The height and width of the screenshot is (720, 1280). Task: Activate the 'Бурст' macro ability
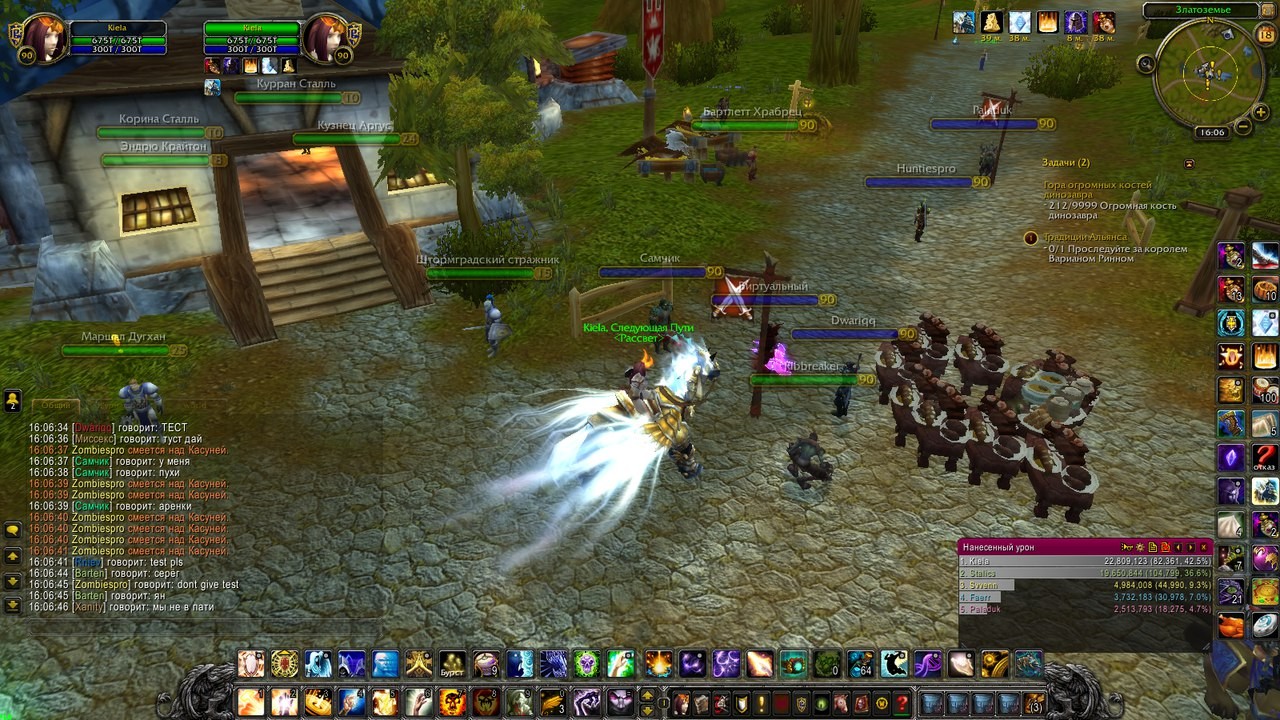(453, 664)
